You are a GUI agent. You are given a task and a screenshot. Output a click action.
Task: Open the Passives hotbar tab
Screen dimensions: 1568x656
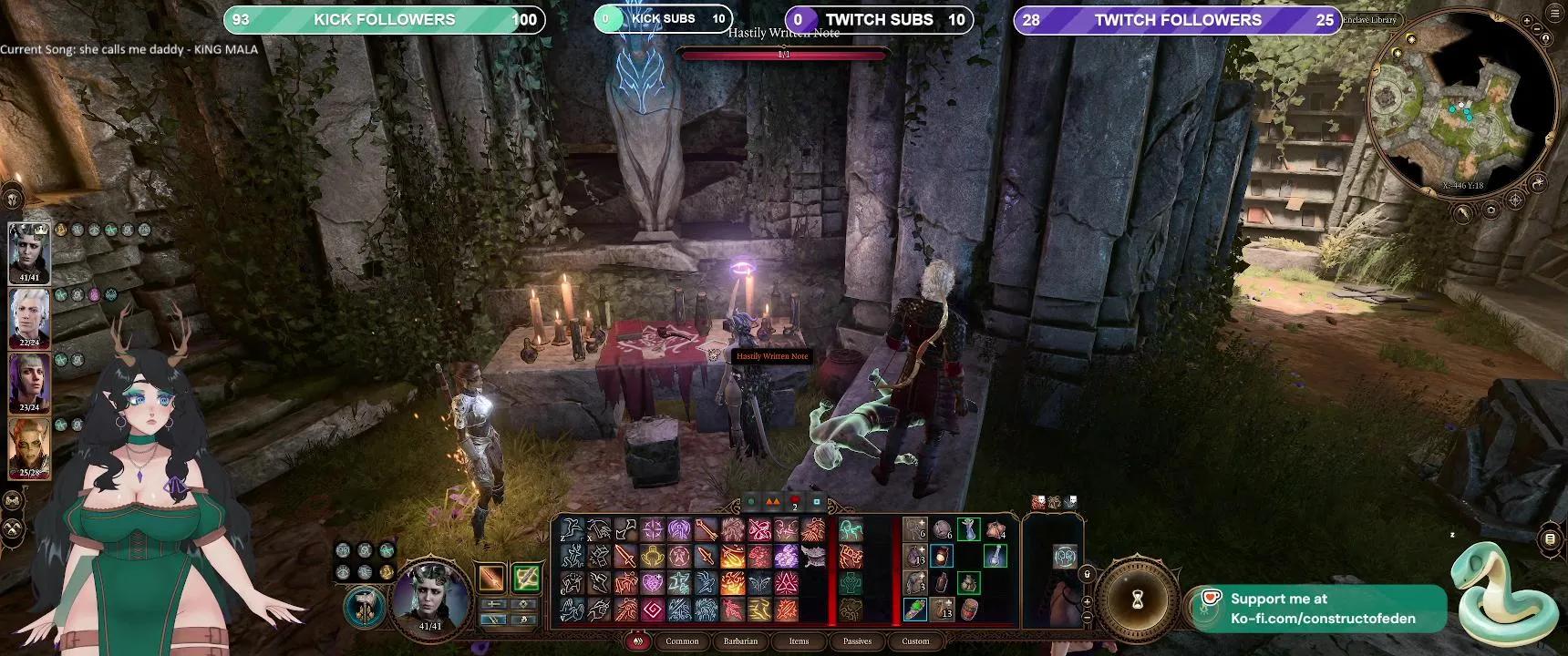857,641
